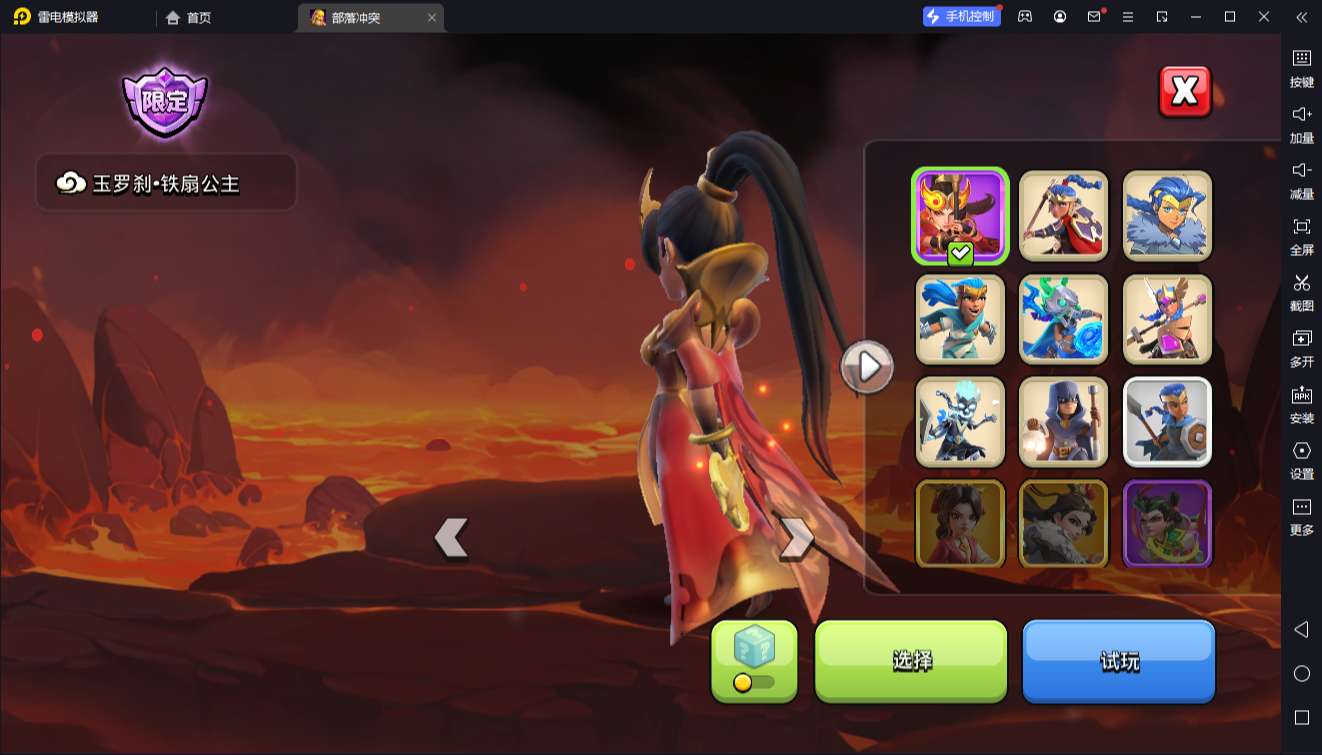Try out the skin with 试玩
The width and height of the screenshot is (1322, 755).
click(x=1118, y=661)
